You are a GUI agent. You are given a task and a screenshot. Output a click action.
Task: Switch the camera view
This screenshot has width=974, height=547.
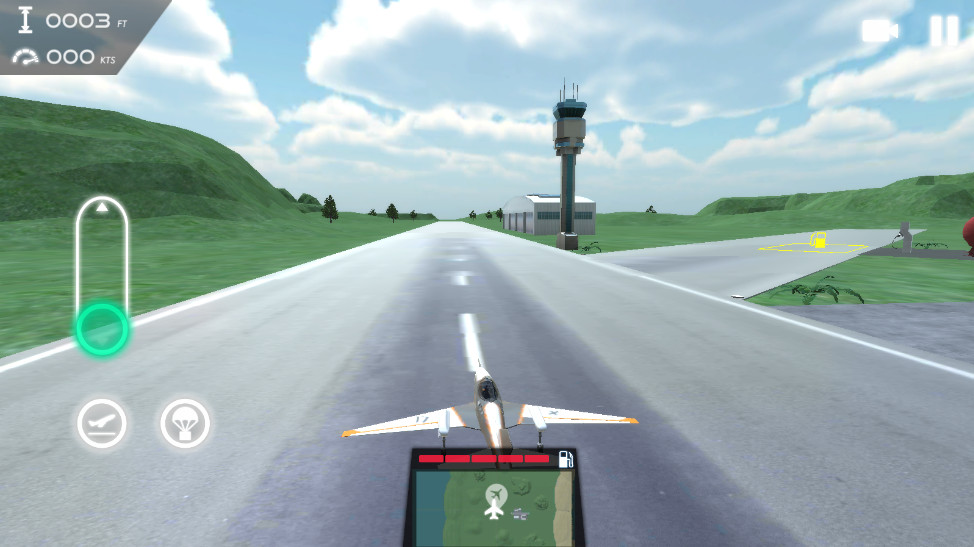879,31
